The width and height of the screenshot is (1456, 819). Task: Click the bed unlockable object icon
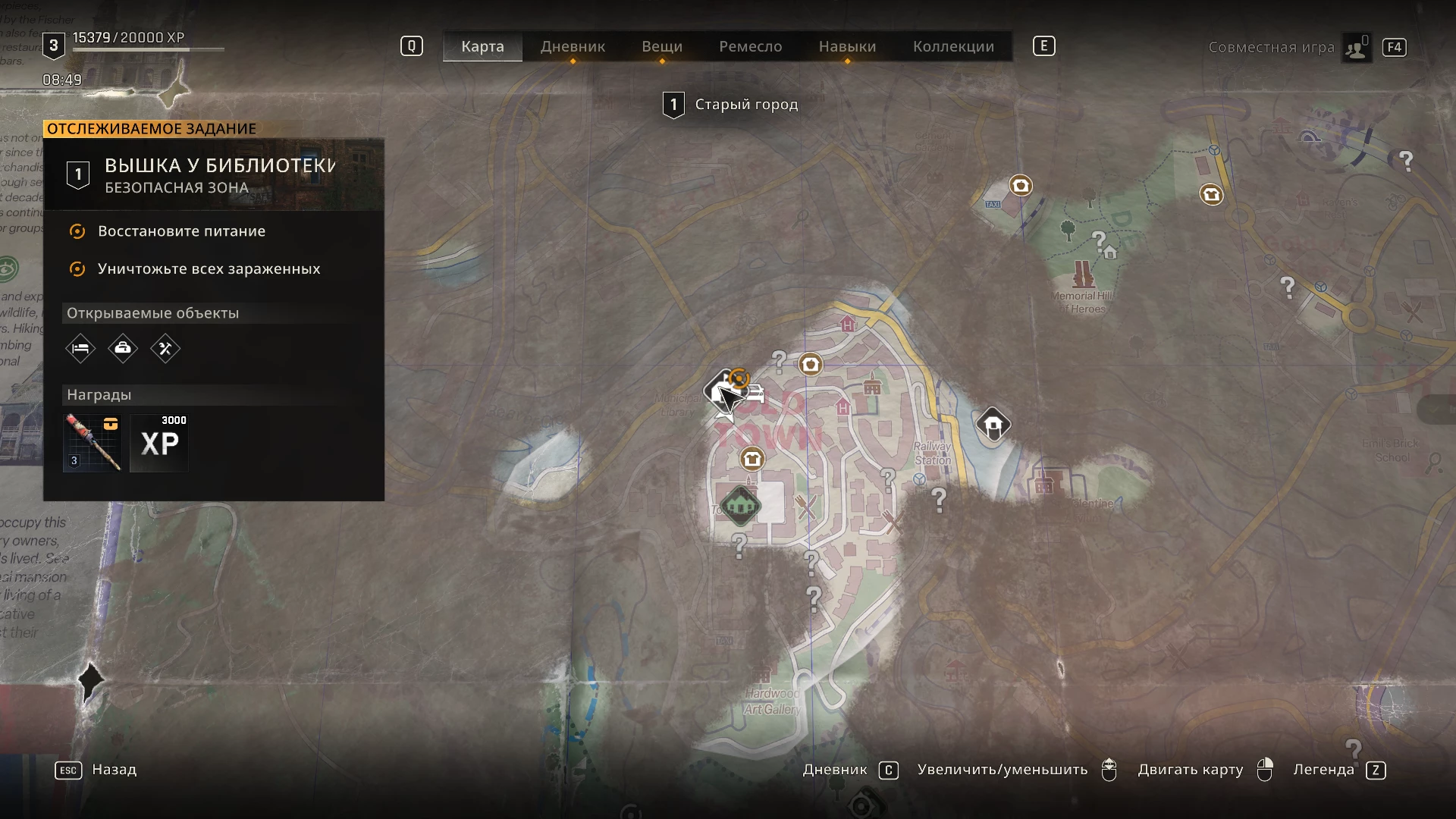[x=80, y=349]
